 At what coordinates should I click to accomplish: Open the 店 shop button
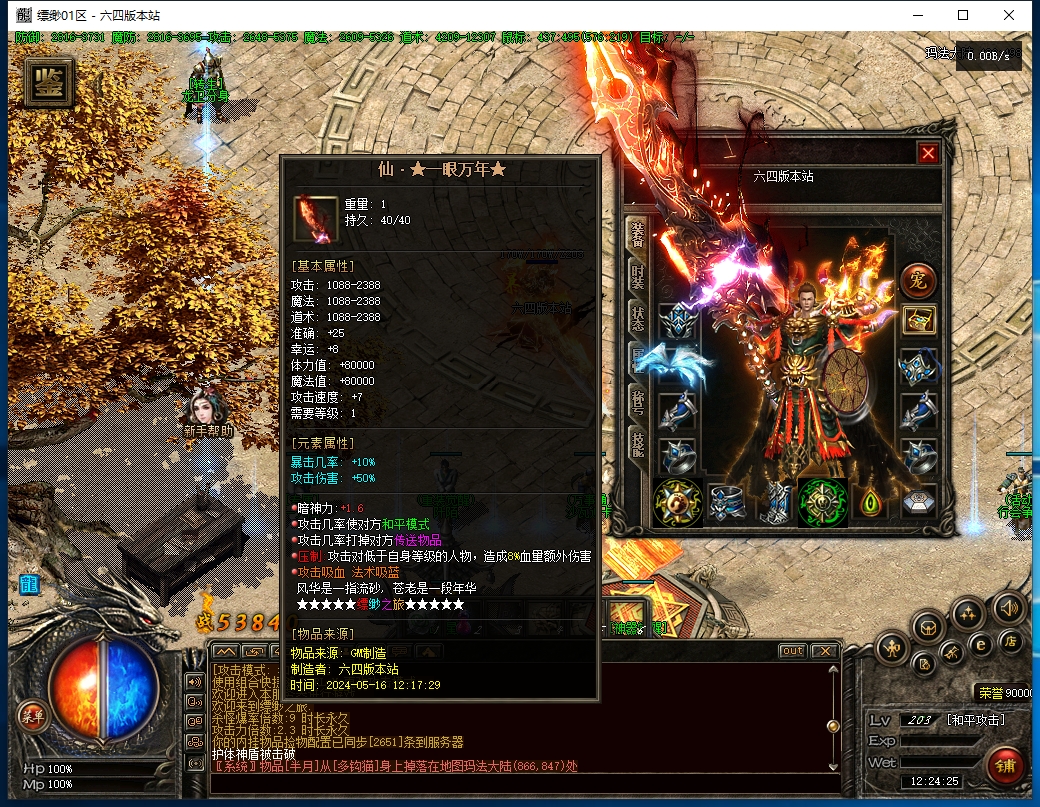(x=1011, y=641)
